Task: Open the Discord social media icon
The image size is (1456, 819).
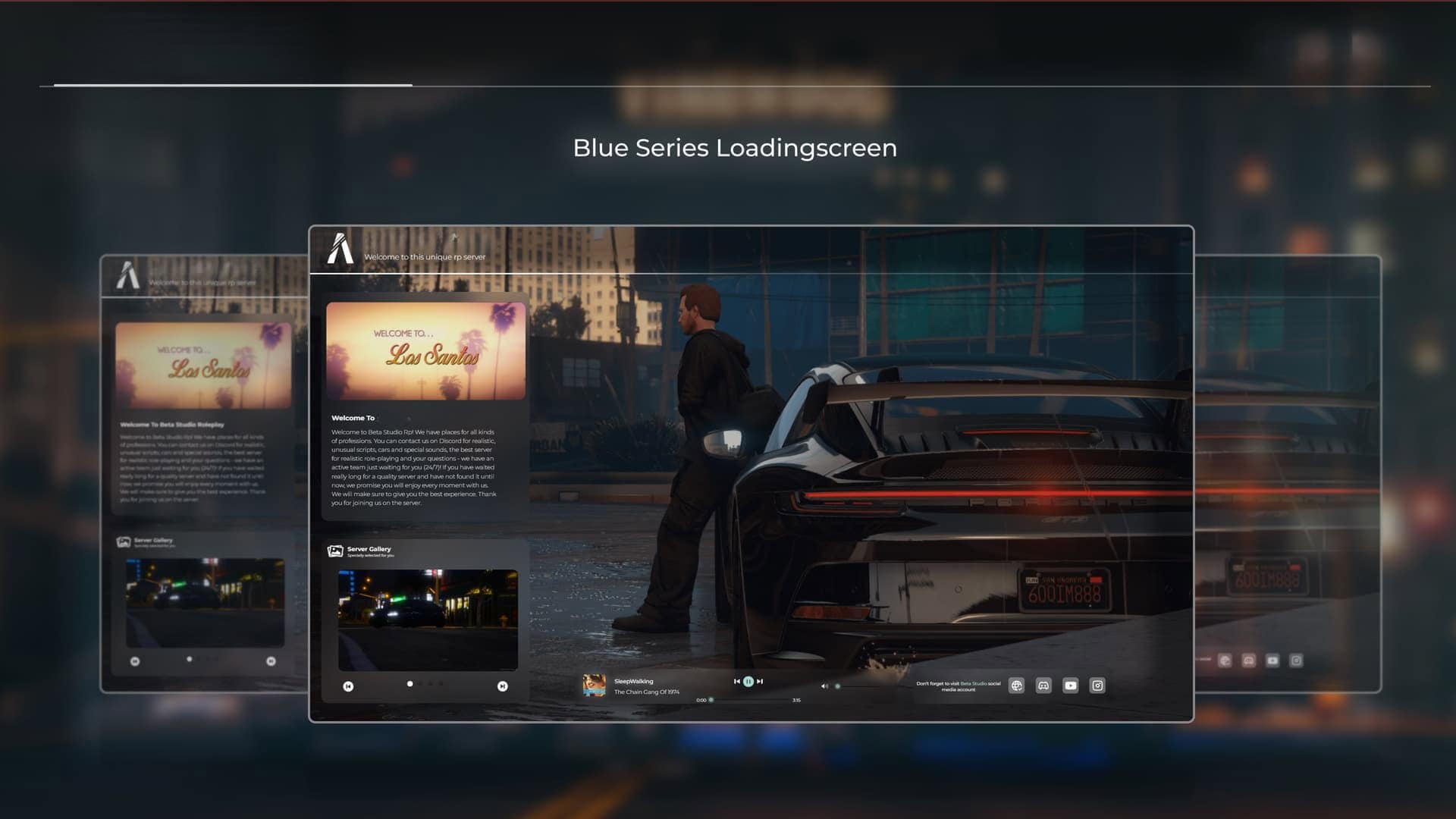Action: click(1043, 685)
